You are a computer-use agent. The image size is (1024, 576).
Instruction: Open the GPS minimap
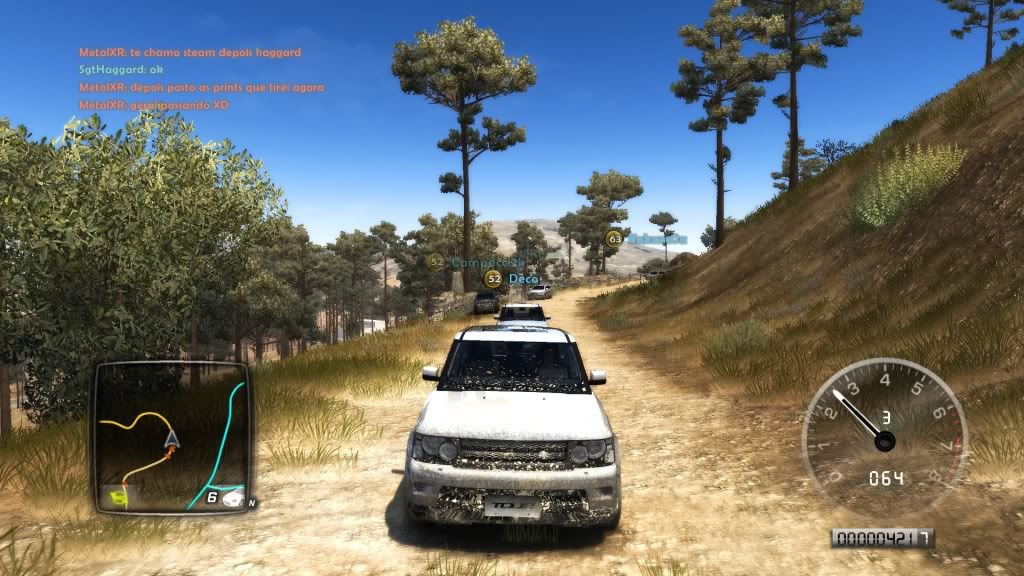[x=172, y=436]
